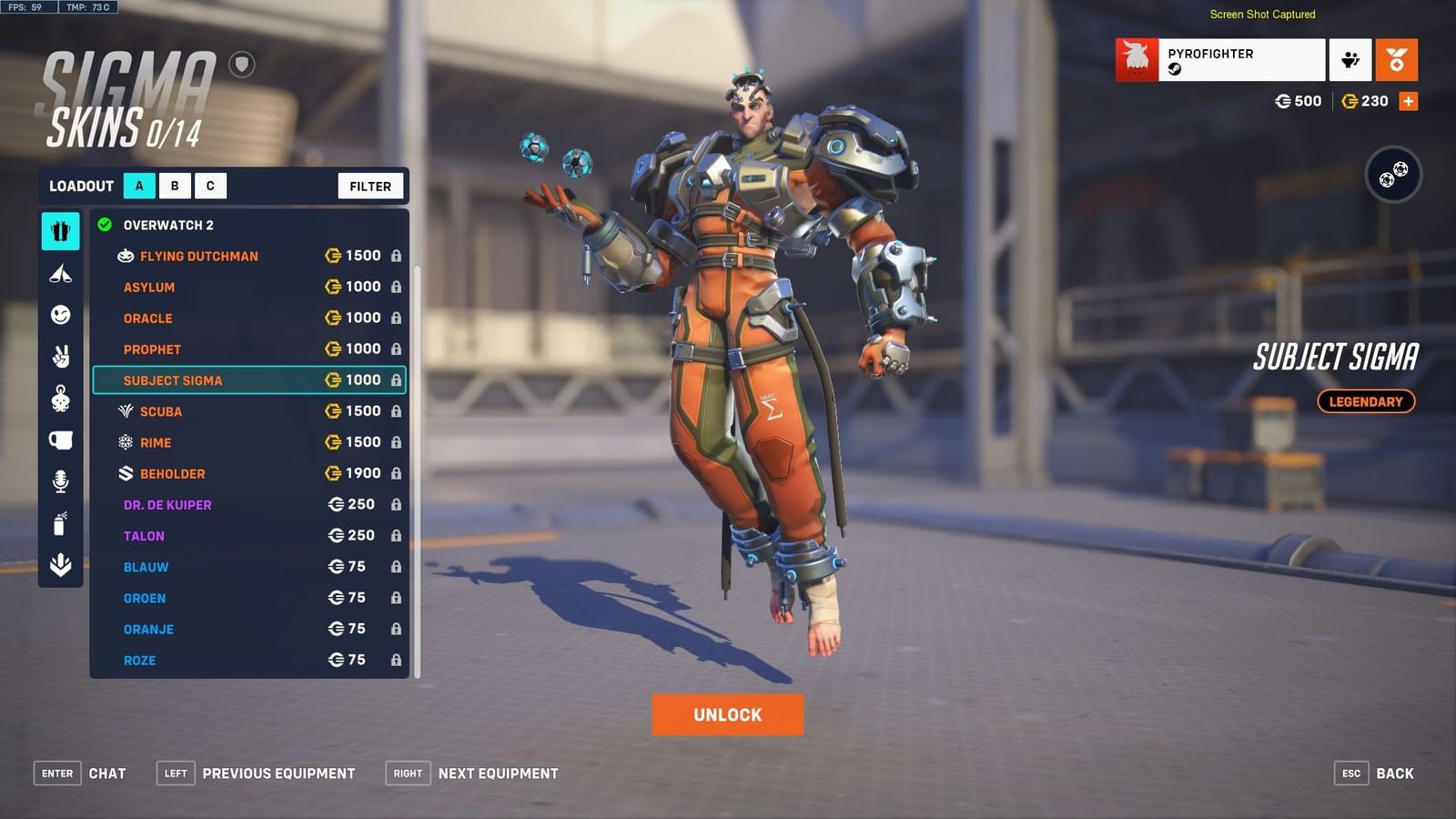Open Victory Poses category

click(x=60, y=354)
